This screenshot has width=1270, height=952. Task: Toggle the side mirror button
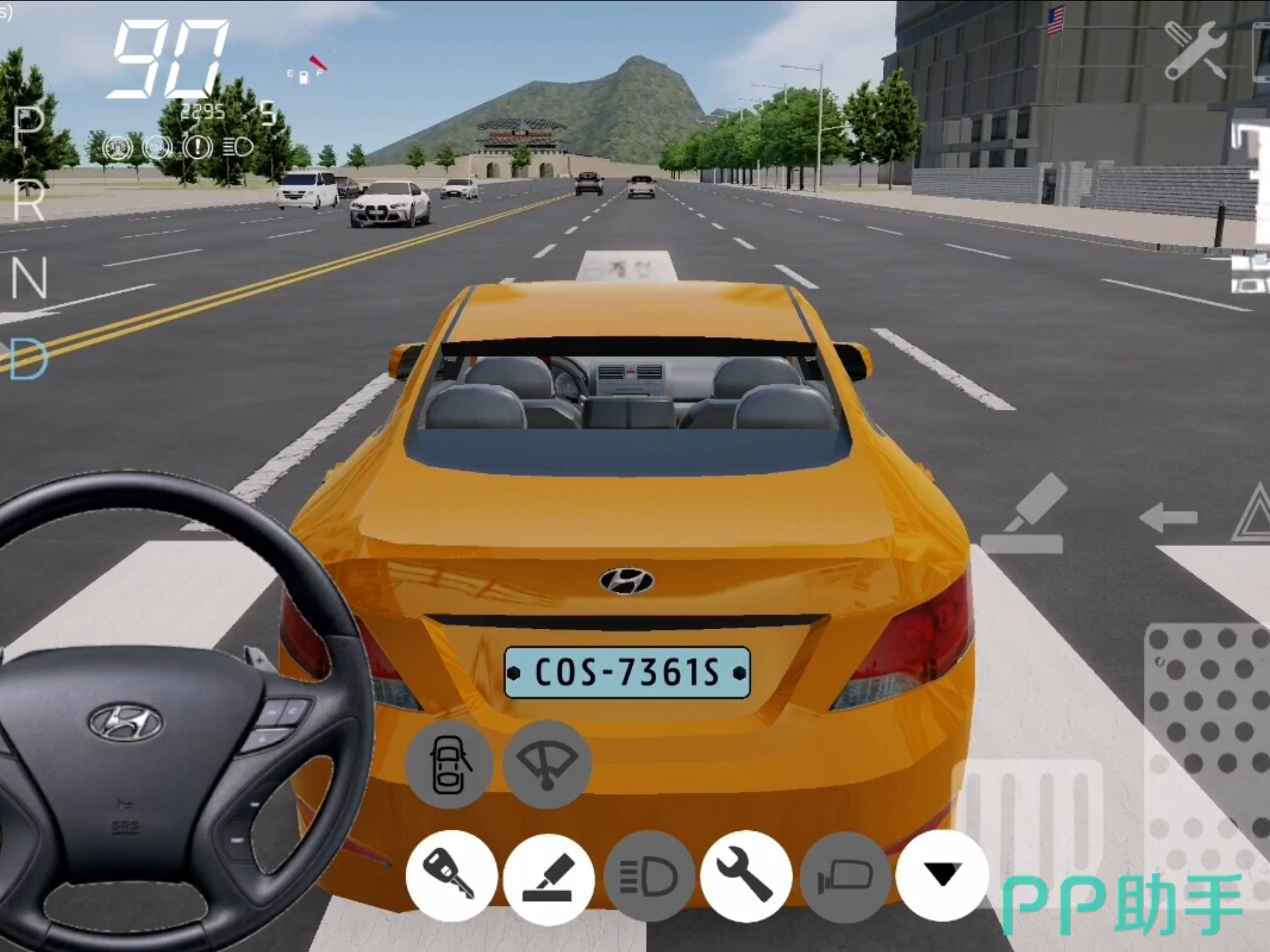[x=845, y=876]
